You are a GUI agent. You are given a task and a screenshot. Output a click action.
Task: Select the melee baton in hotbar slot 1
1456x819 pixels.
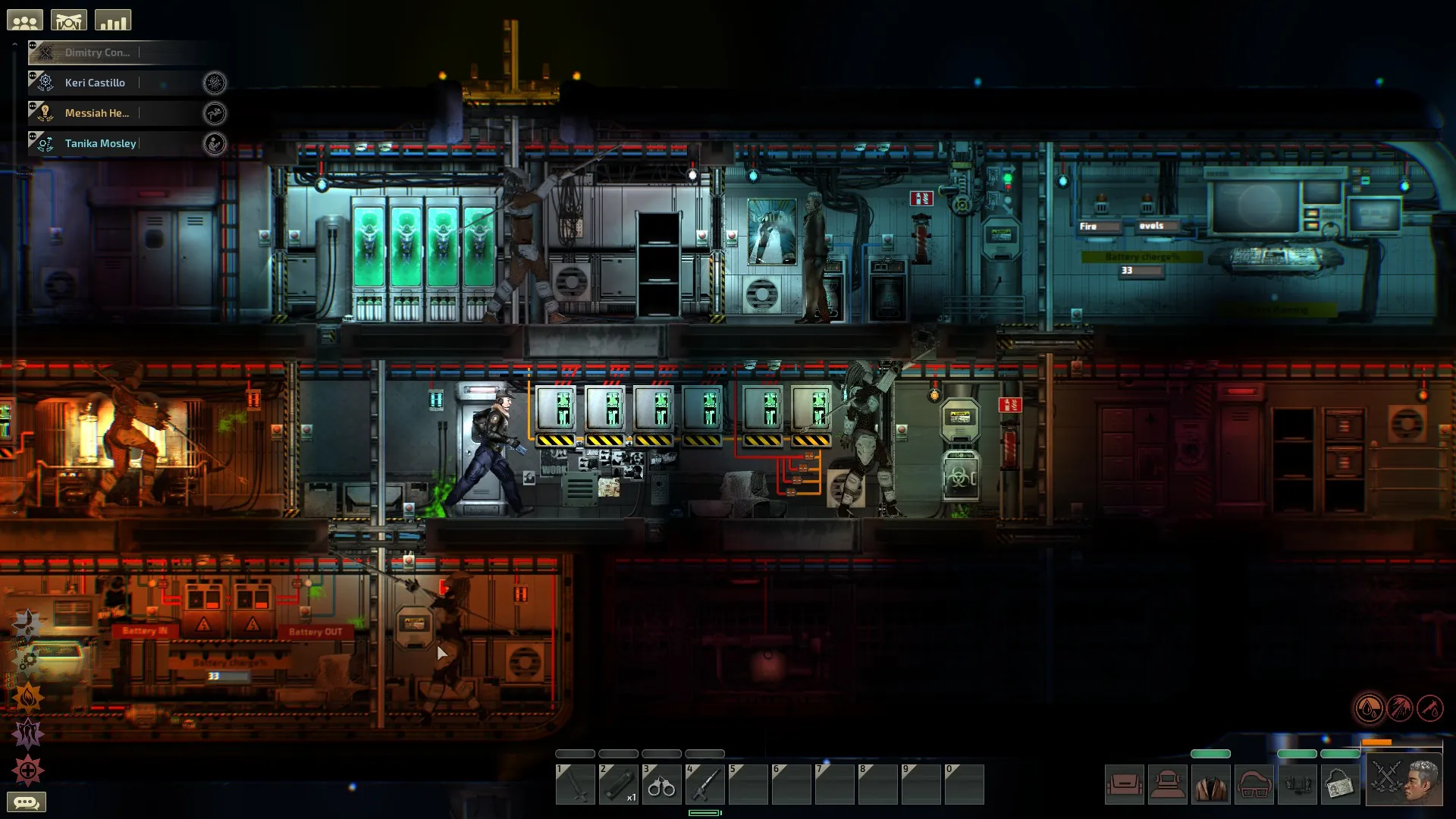tap(575, 784)
